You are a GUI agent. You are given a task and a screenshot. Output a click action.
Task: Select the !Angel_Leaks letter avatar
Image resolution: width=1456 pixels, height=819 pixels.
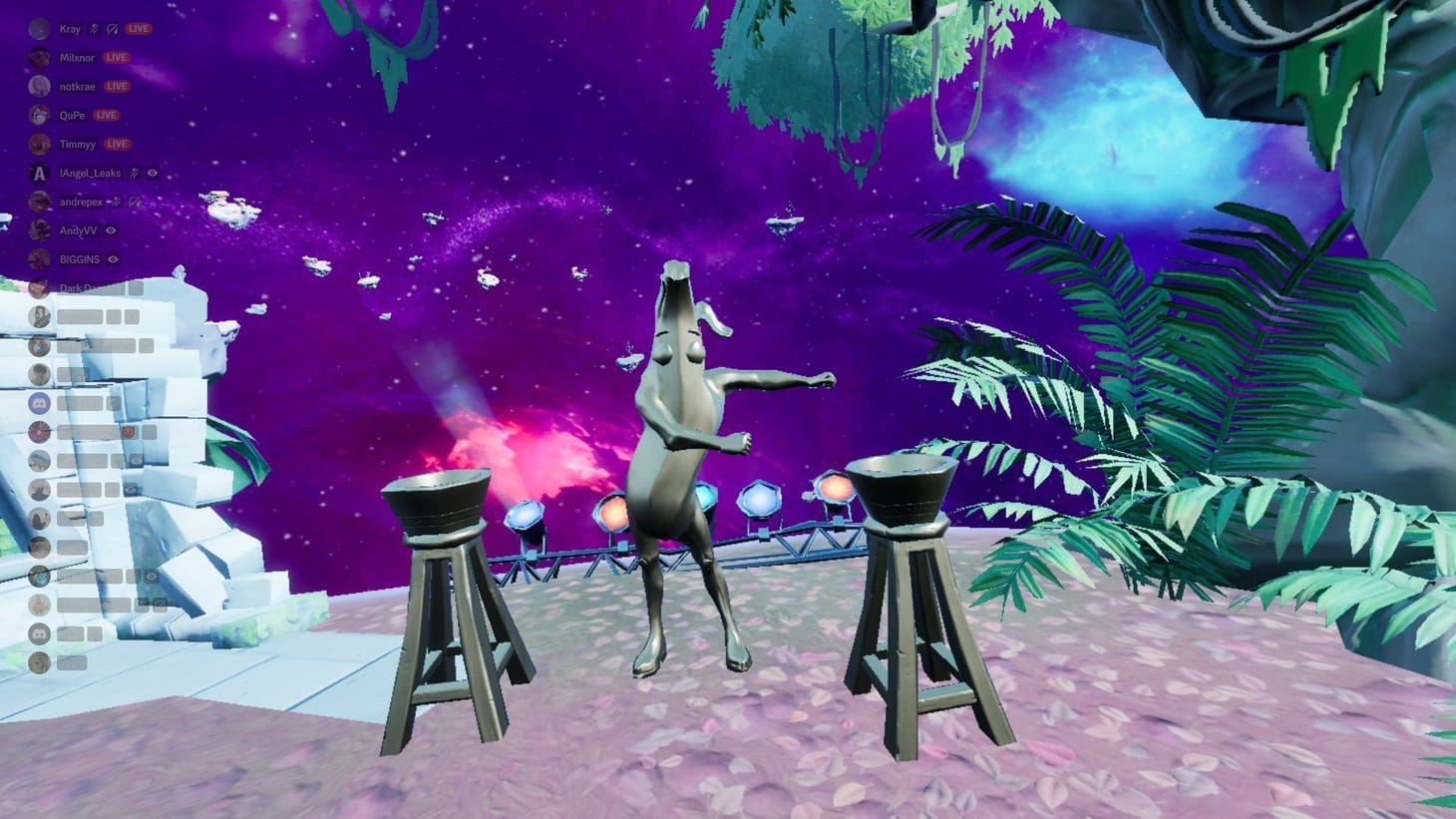pyautogui.click(x=38, y=173)
